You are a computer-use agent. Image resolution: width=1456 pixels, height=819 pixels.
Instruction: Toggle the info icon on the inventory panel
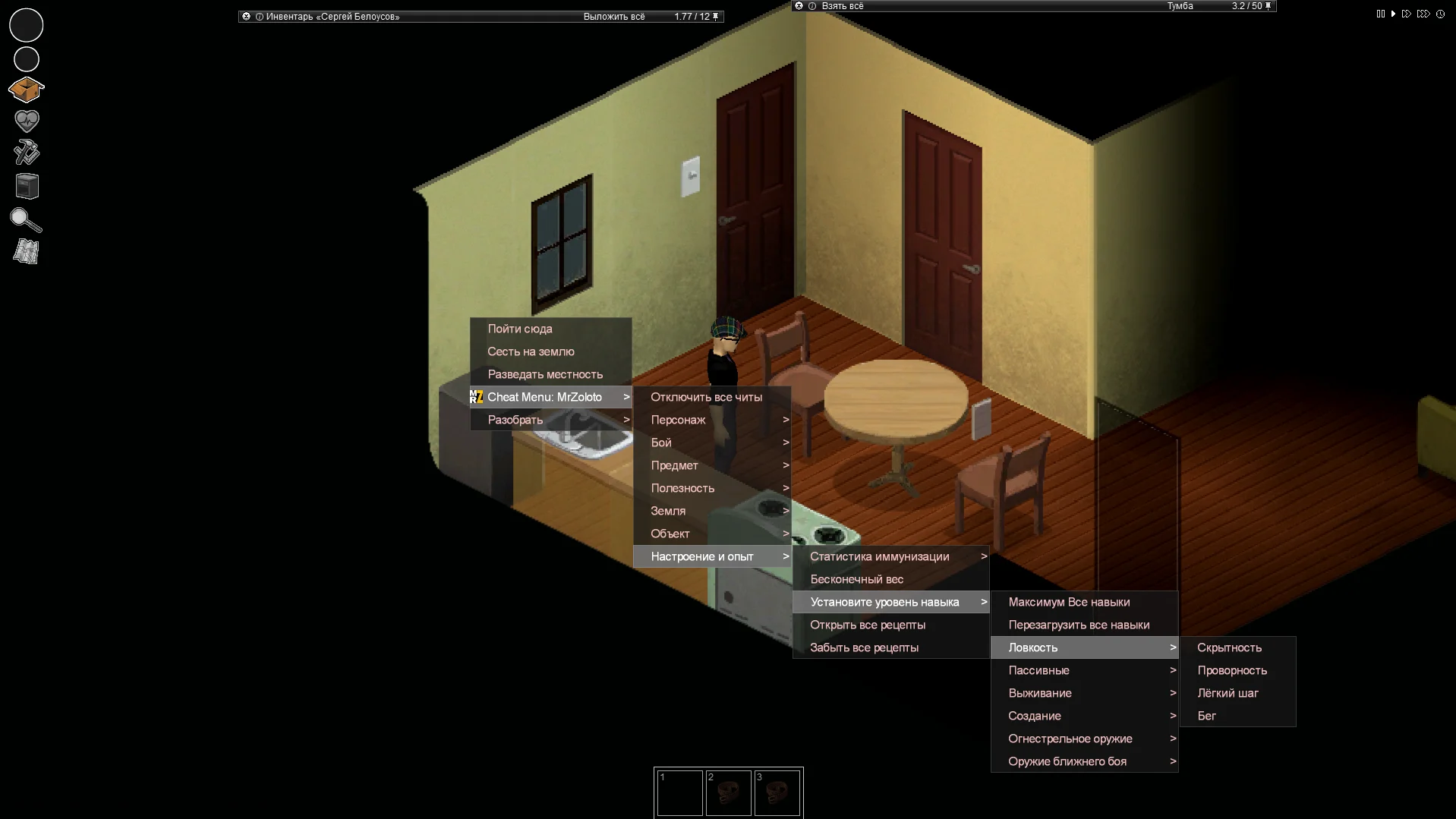pos(261,16)
